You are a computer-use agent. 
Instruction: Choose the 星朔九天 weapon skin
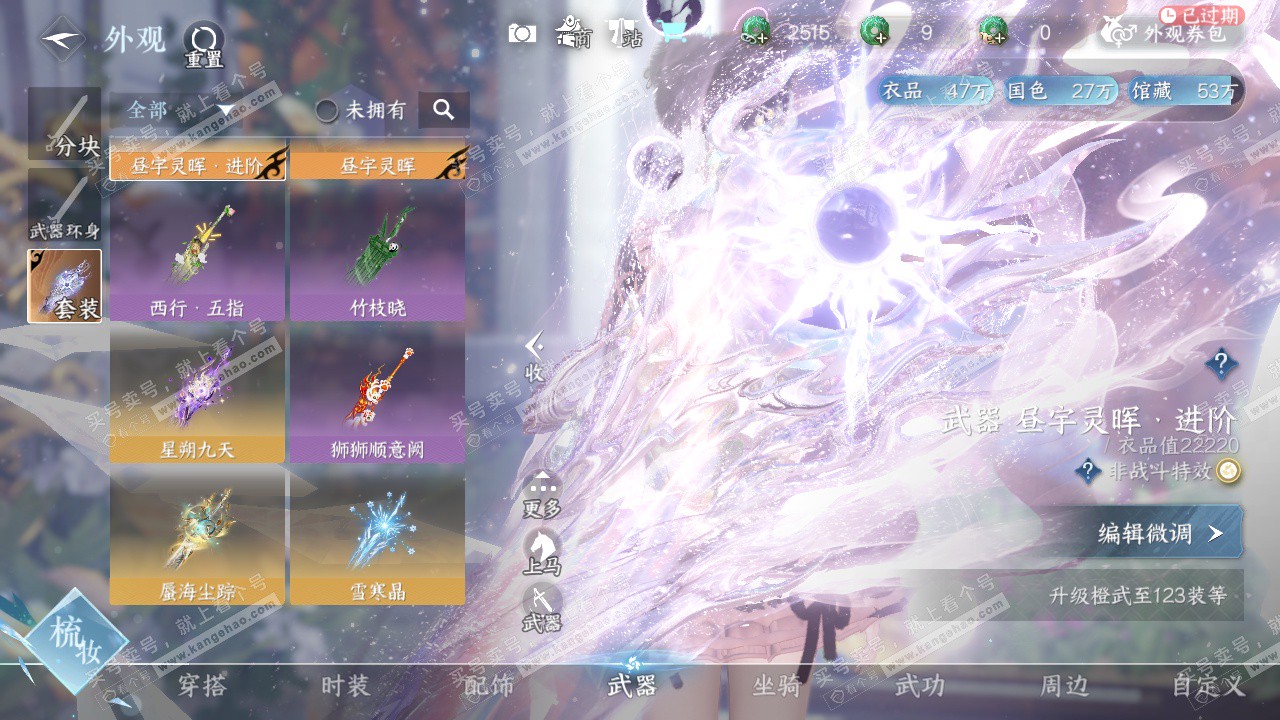pyautogui.click(x=197, y=397)
